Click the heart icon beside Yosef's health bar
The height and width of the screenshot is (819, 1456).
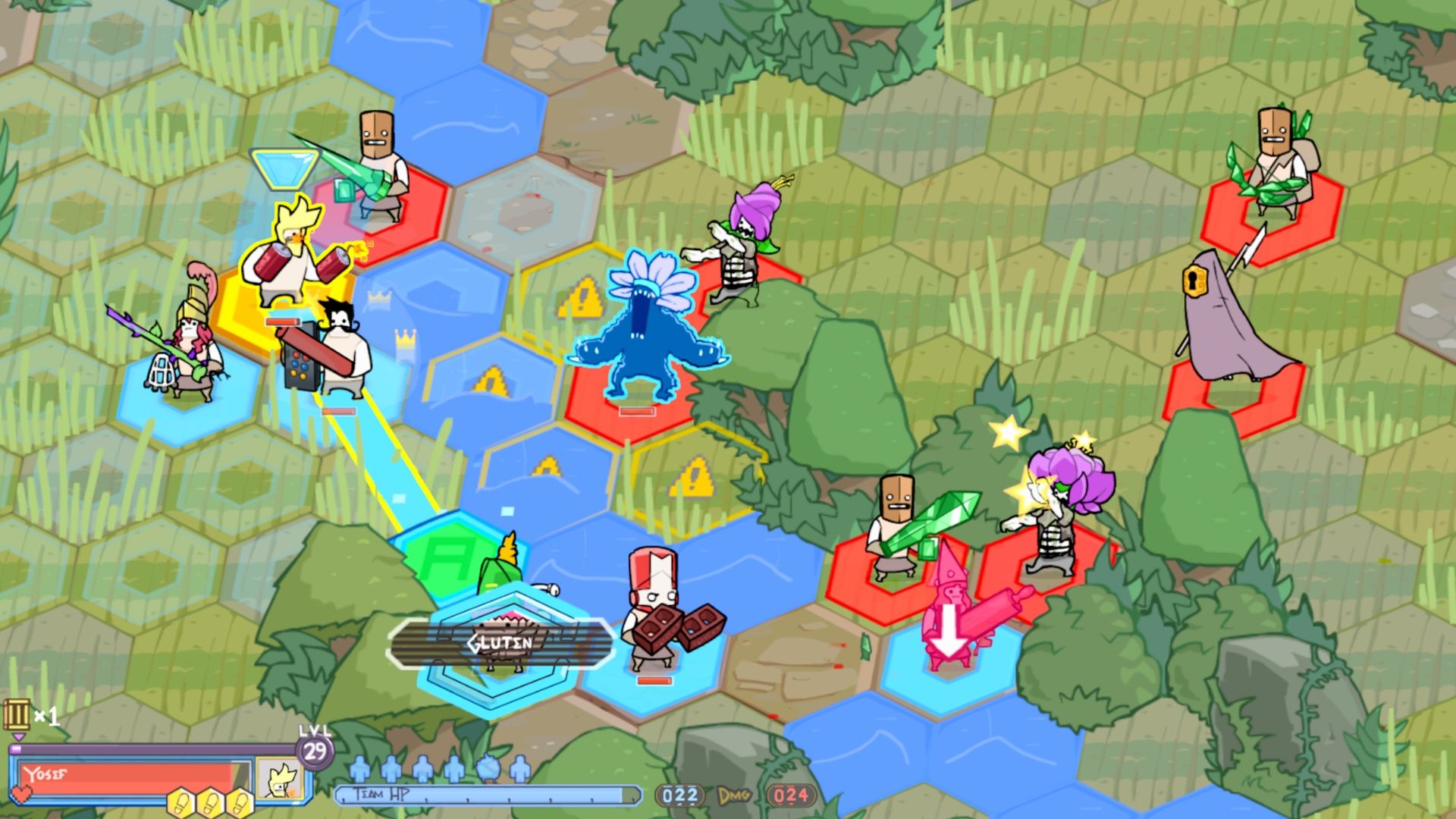21,794
